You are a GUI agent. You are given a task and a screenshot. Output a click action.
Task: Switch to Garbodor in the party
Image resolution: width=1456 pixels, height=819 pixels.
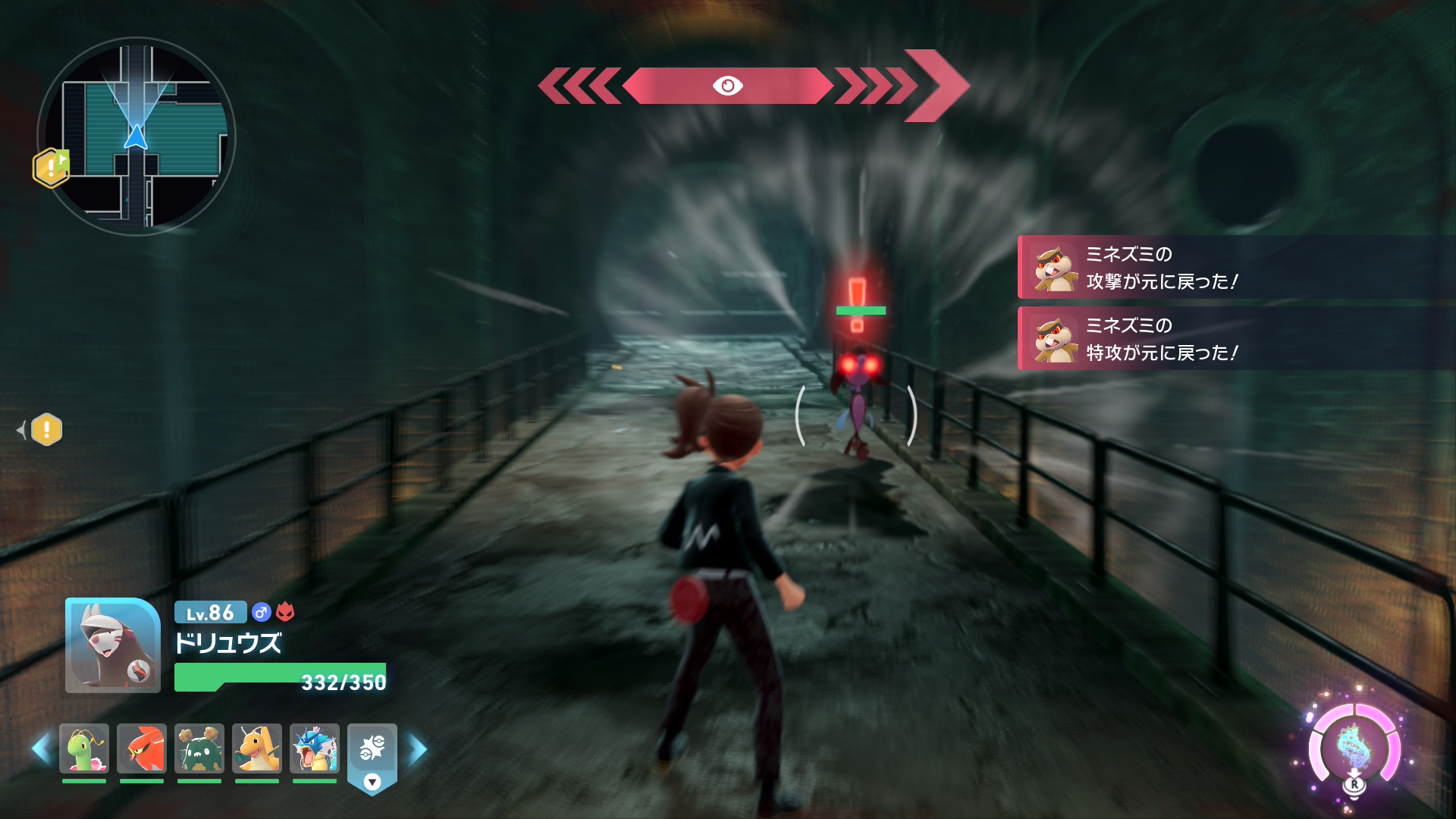(x=199, y=748)
